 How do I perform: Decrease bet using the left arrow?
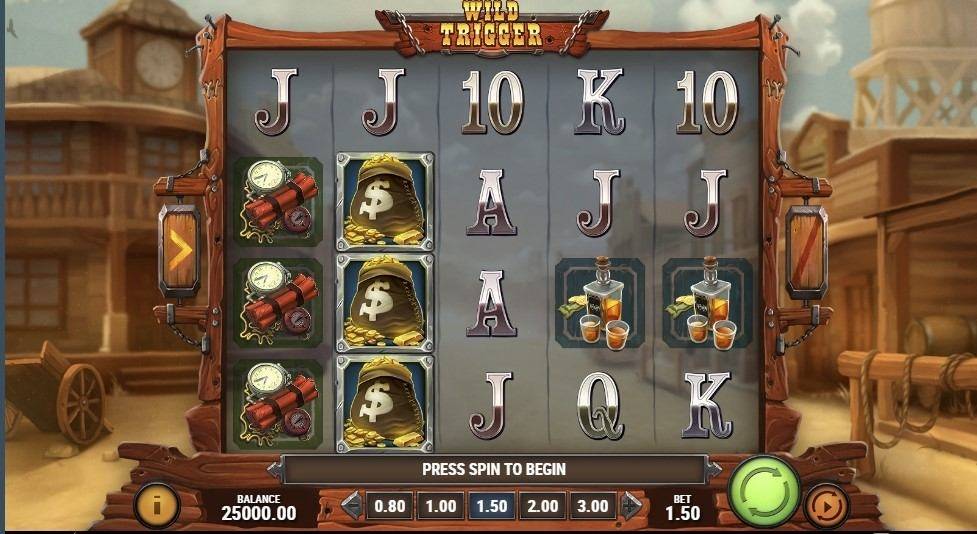(351, 506)
